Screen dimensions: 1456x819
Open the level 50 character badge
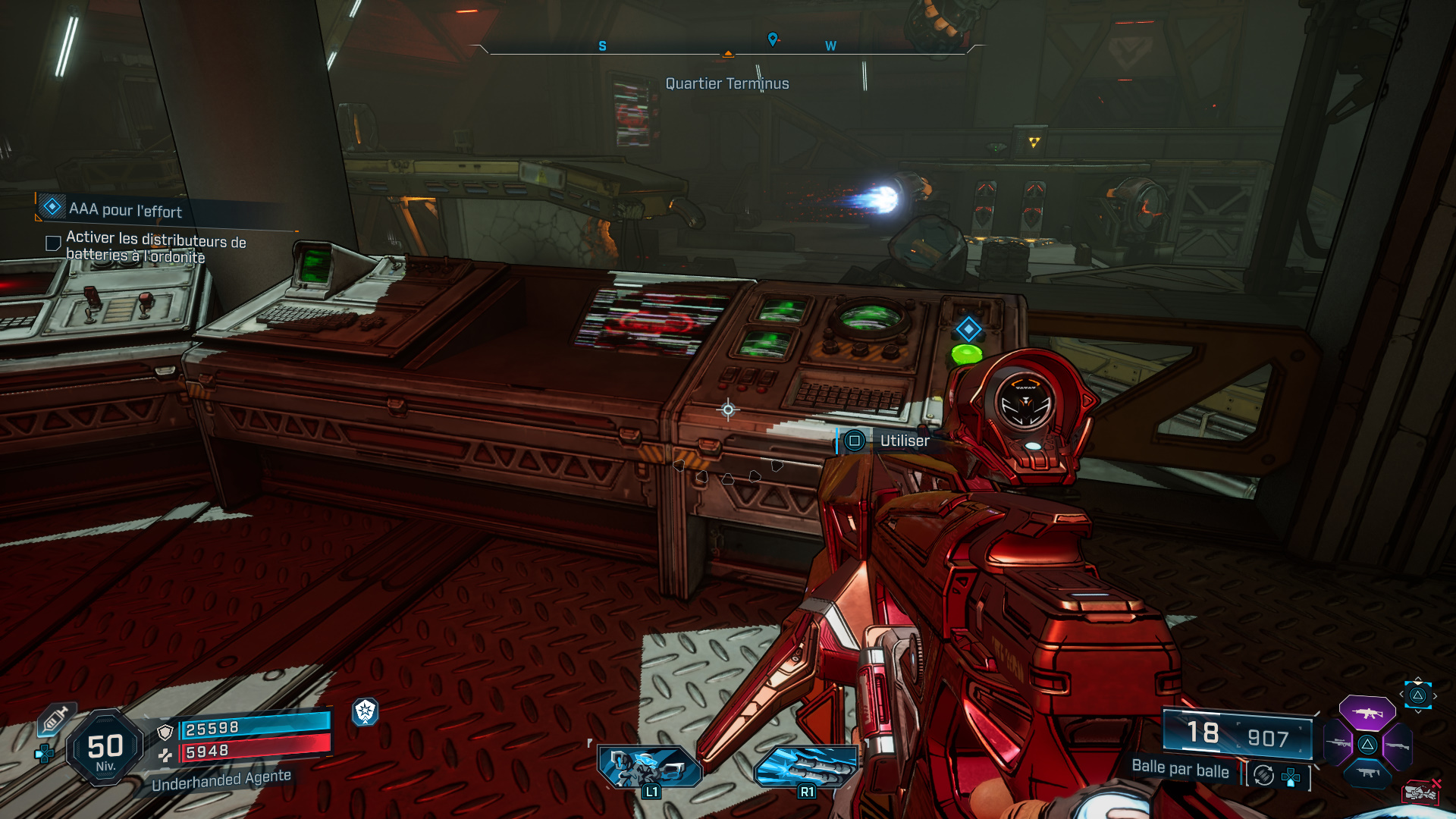point(105,748)
